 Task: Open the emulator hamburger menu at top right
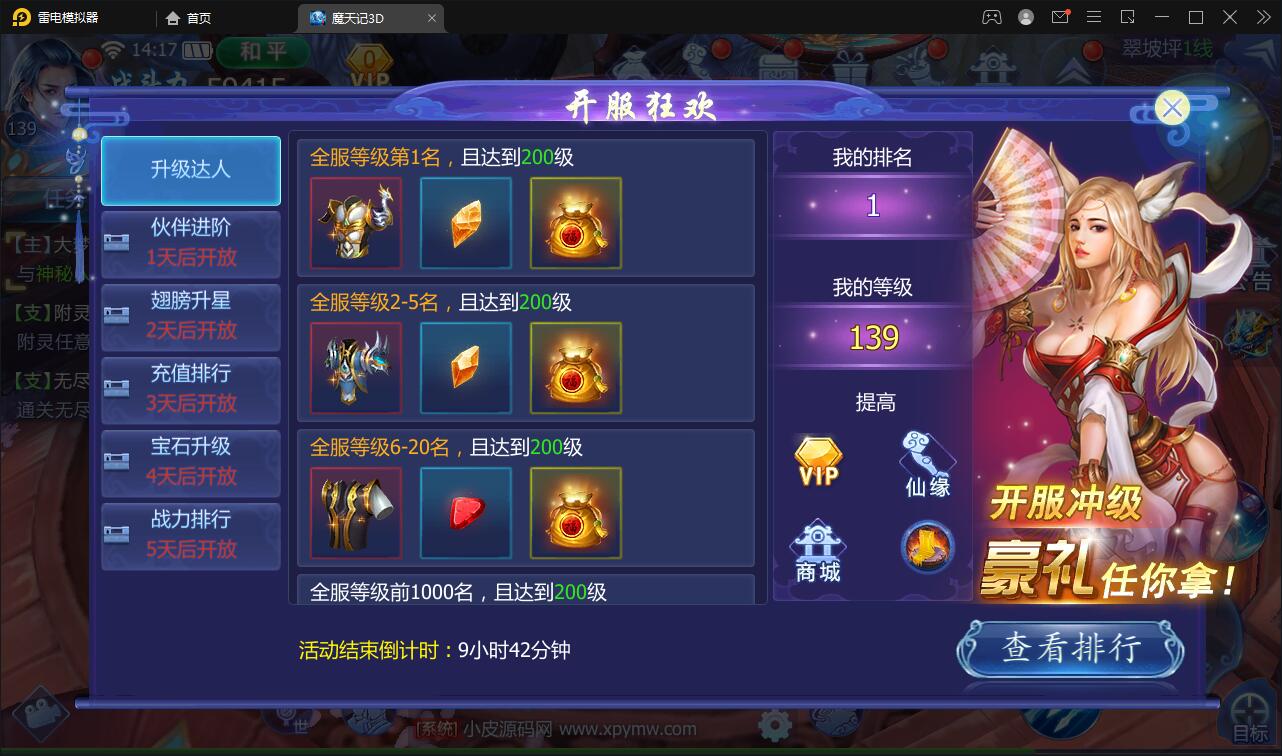click(1094, 17)
